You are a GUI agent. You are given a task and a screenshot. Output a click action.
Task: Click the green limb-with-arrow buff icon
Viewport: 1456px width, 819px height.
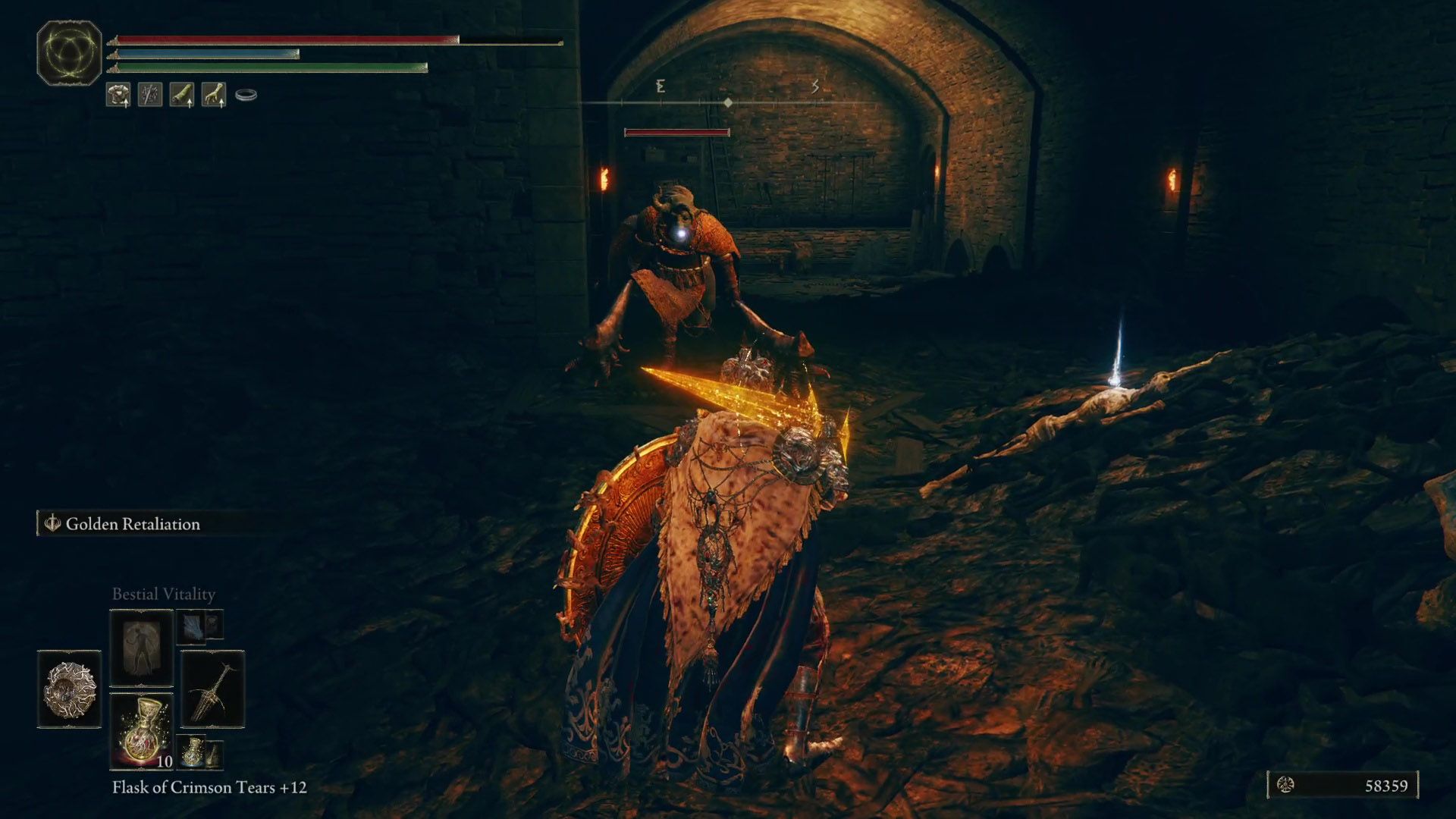(x=182, y=95)
